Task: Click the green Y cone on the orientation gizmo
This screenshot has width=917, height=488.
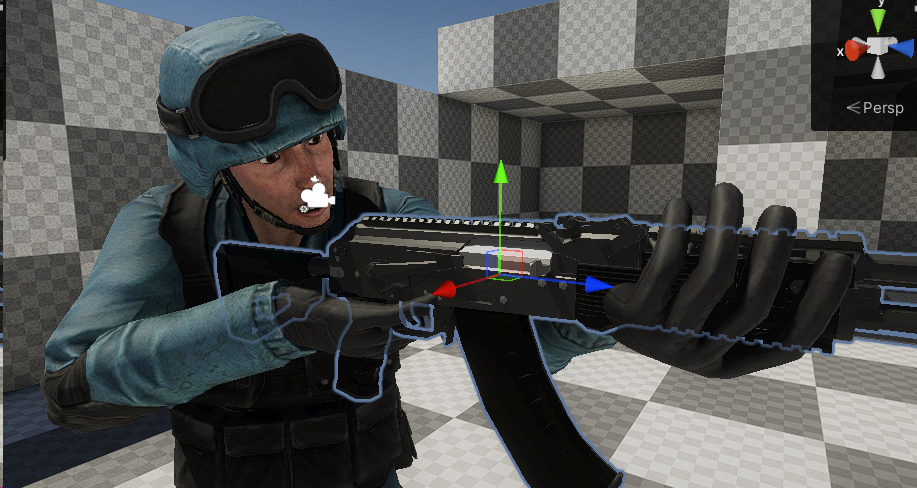Action: tap(879, 21)
